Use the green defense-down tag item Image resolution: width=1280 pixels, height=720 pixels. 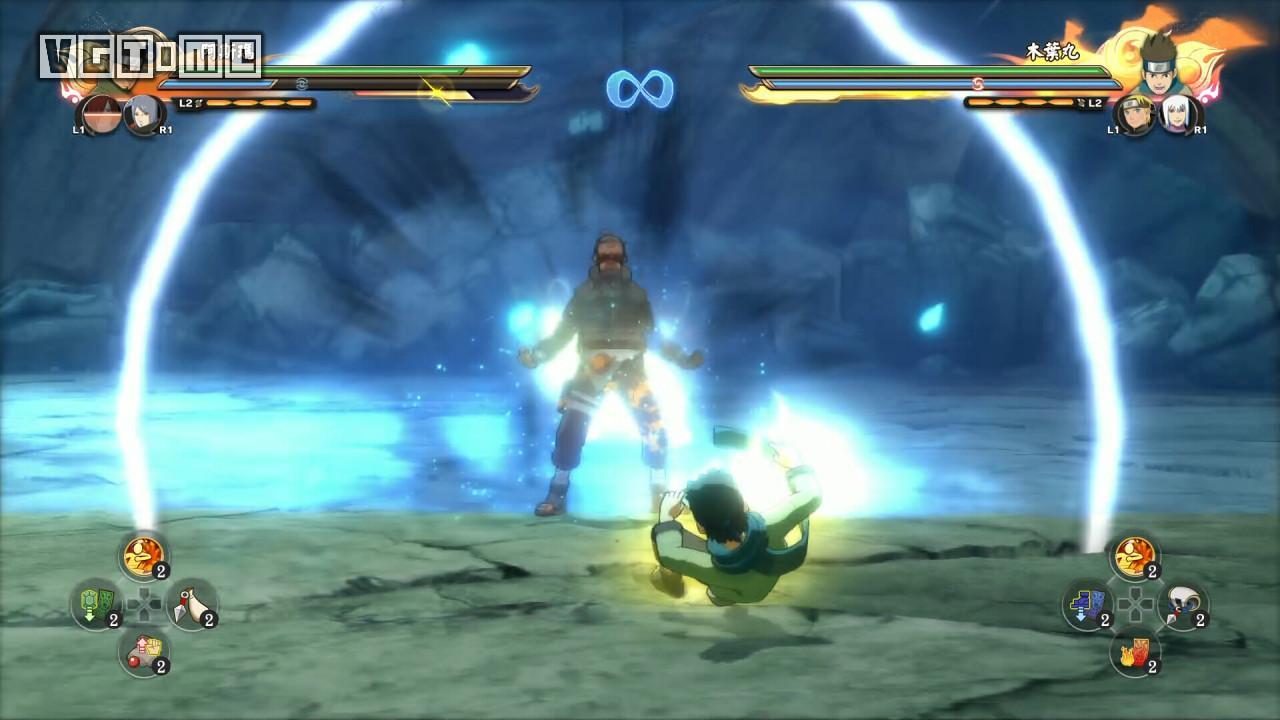[96, 603]
